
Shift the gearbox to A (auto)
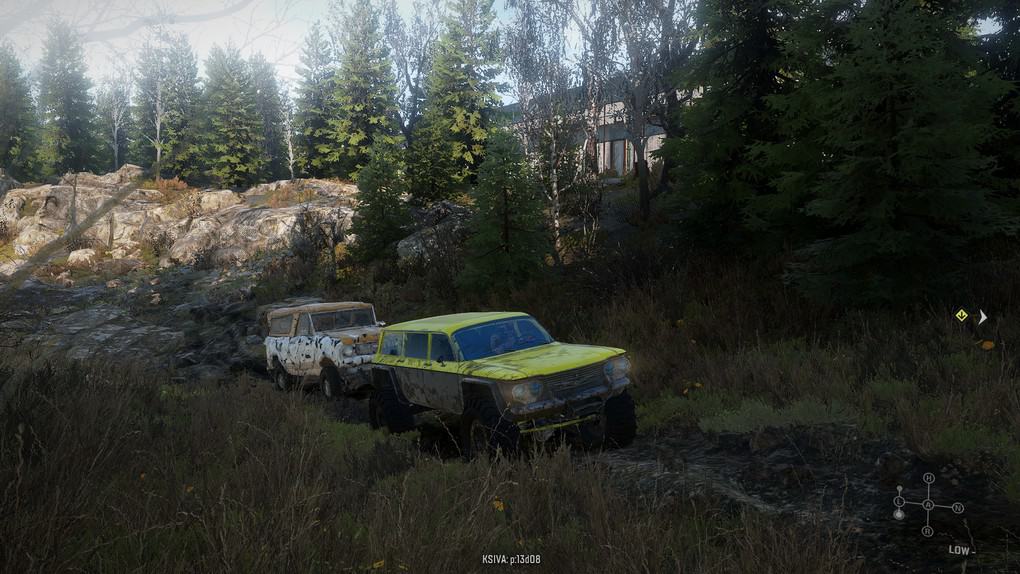tap(928, 504)
